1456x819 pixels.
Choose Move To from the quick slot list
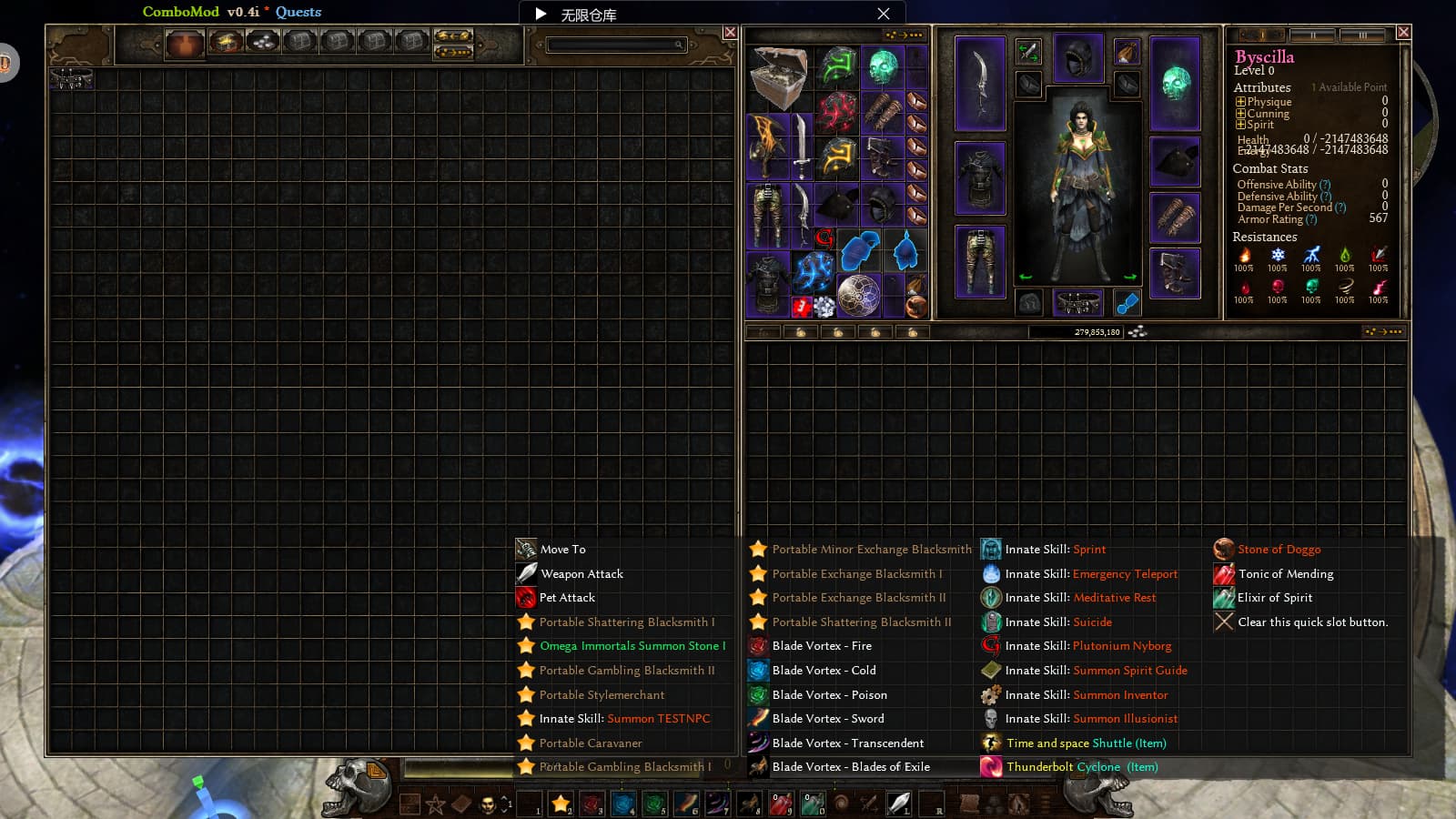pos(562,549)
